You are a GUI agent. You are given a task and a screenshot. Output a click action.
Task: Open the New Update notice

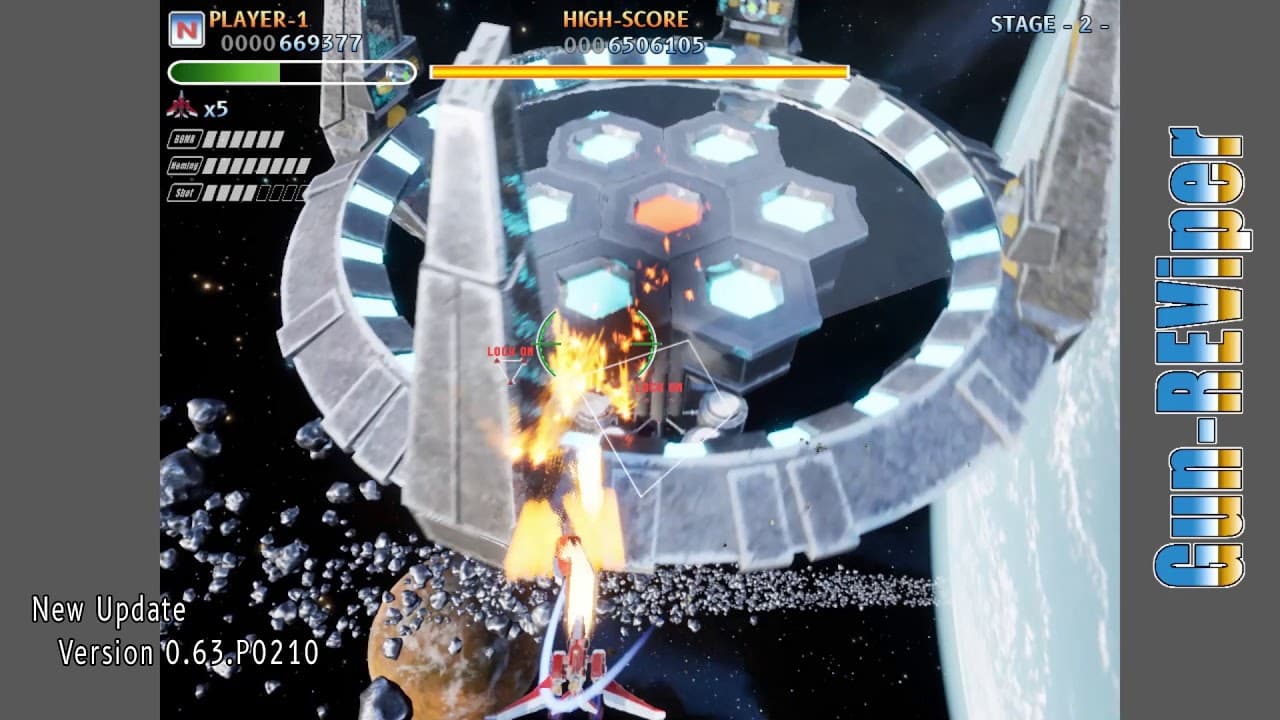pyautogui.click(x=107, y=609)
